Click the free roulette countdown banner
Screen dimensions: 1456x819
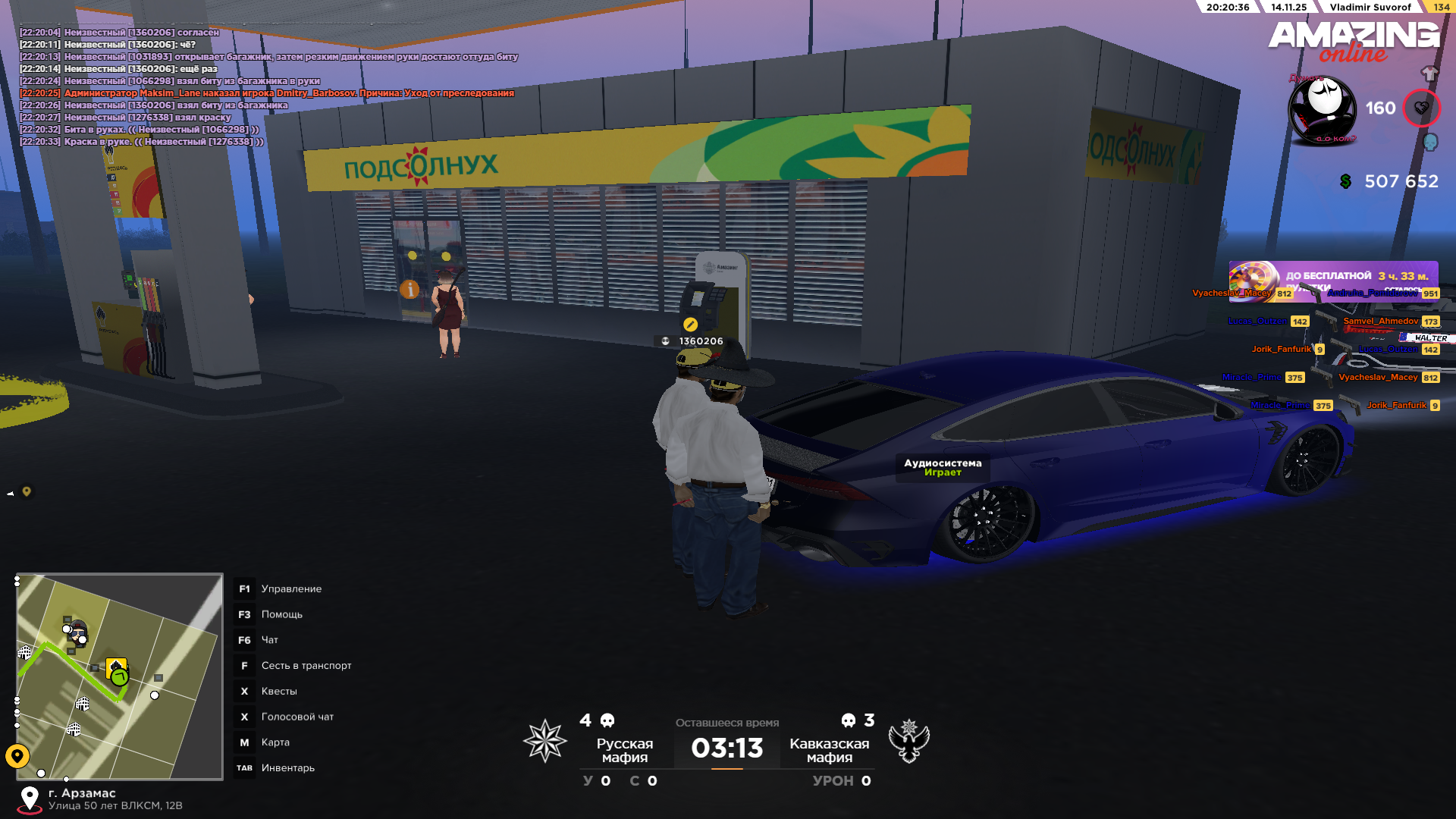click(x=1333, y=276)
